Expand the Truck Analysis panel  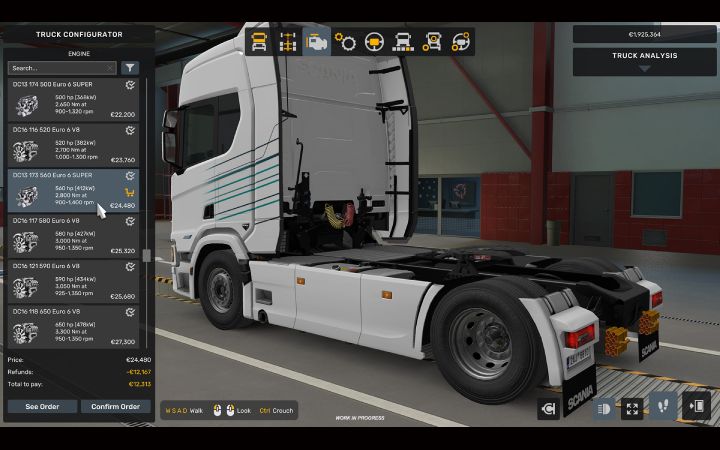click(645, 62)
